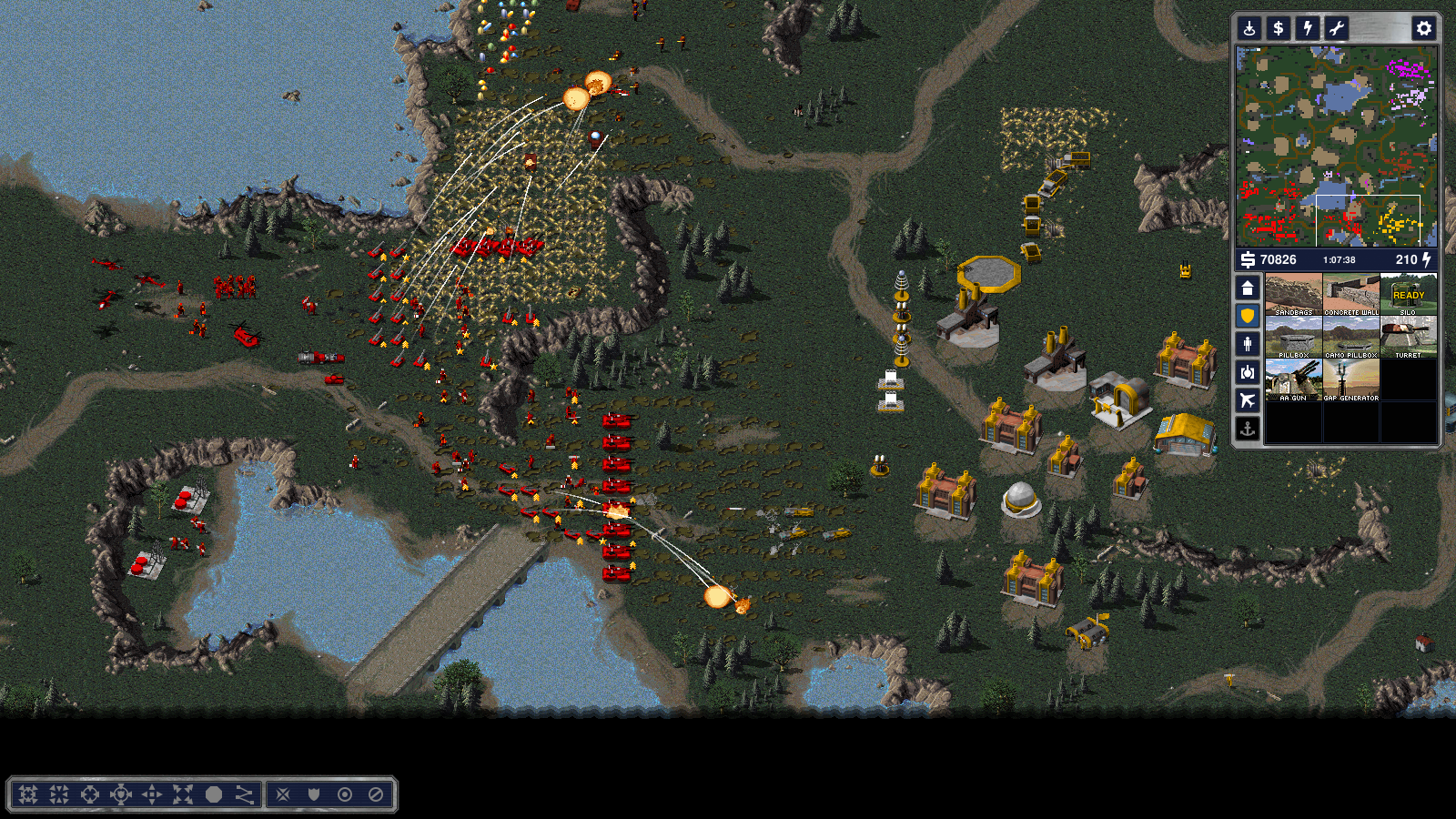
Task: Set the shield defensive stance button
Action: (314, 794)
